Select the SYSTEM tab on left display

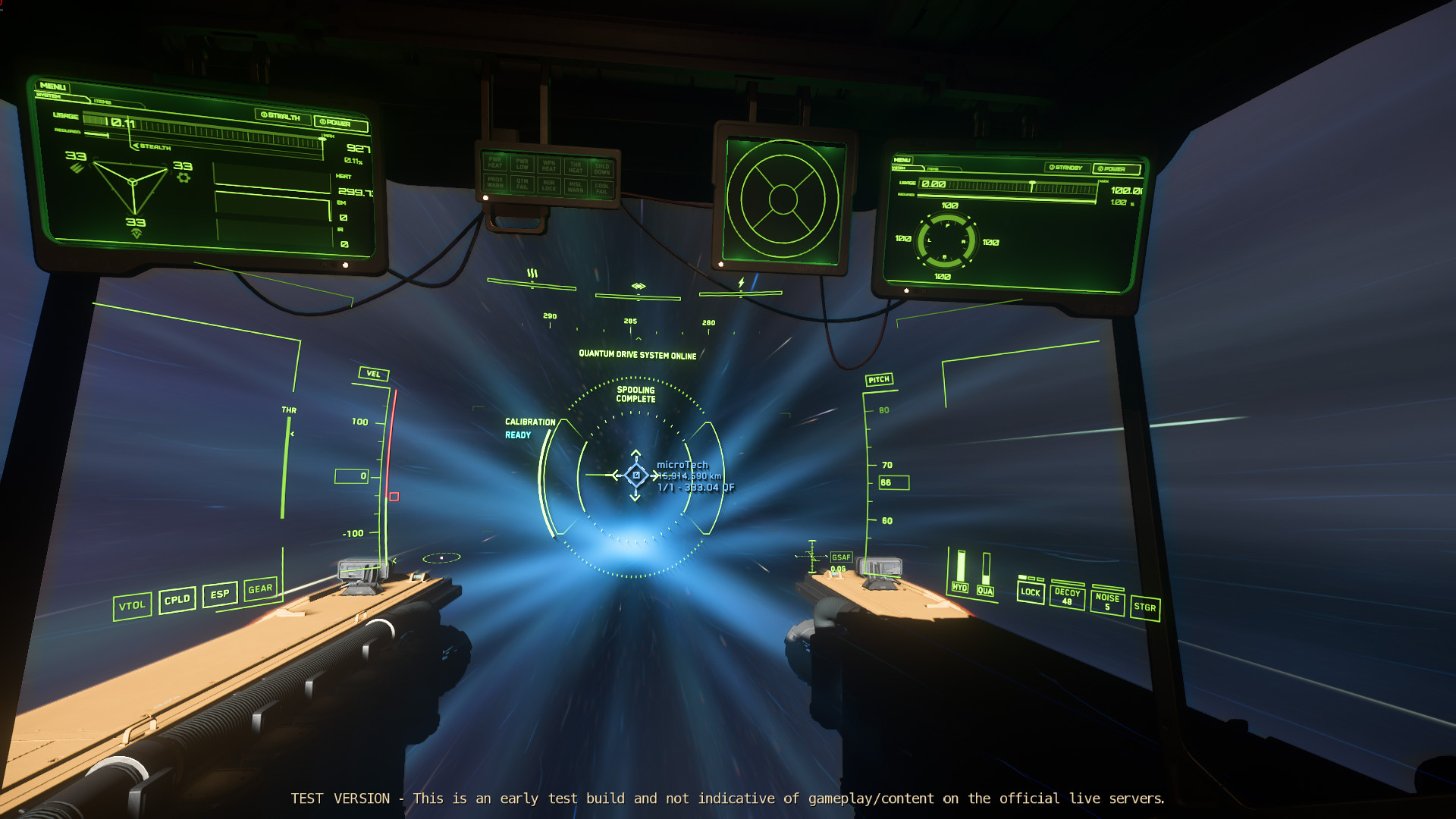click(49, 97)
